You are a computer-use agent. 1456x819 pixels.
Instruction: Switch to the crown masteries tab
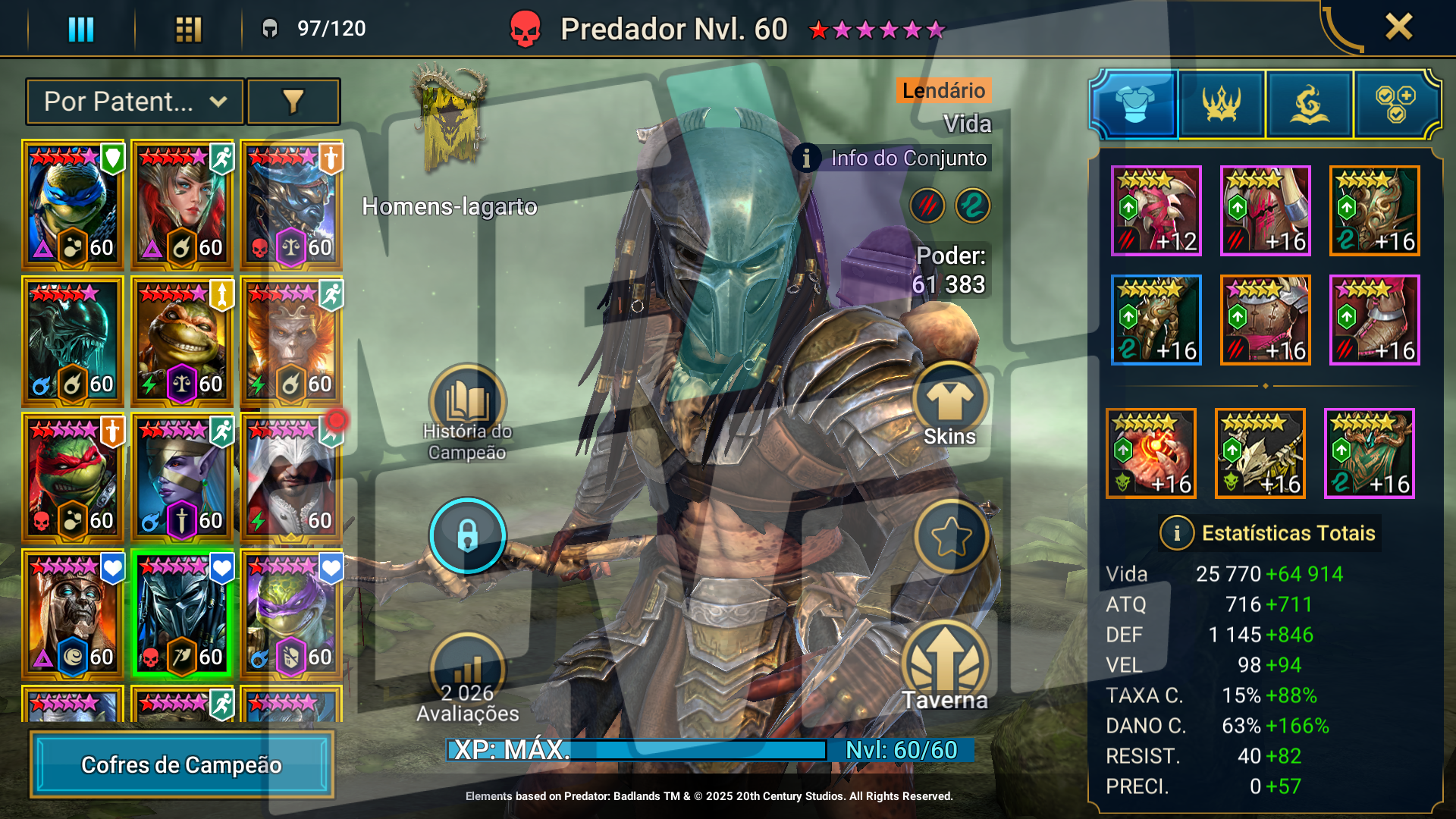1222,104
